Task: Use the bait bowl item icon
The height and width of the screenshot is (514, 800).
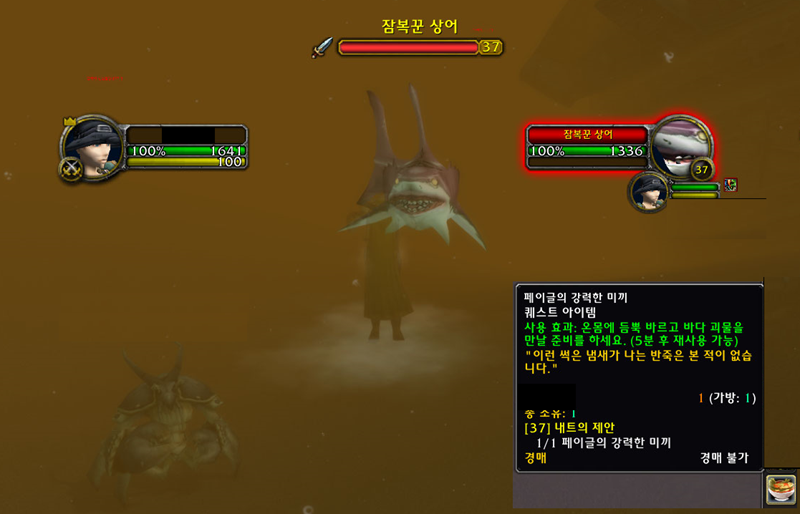Action: pos(780,490)
